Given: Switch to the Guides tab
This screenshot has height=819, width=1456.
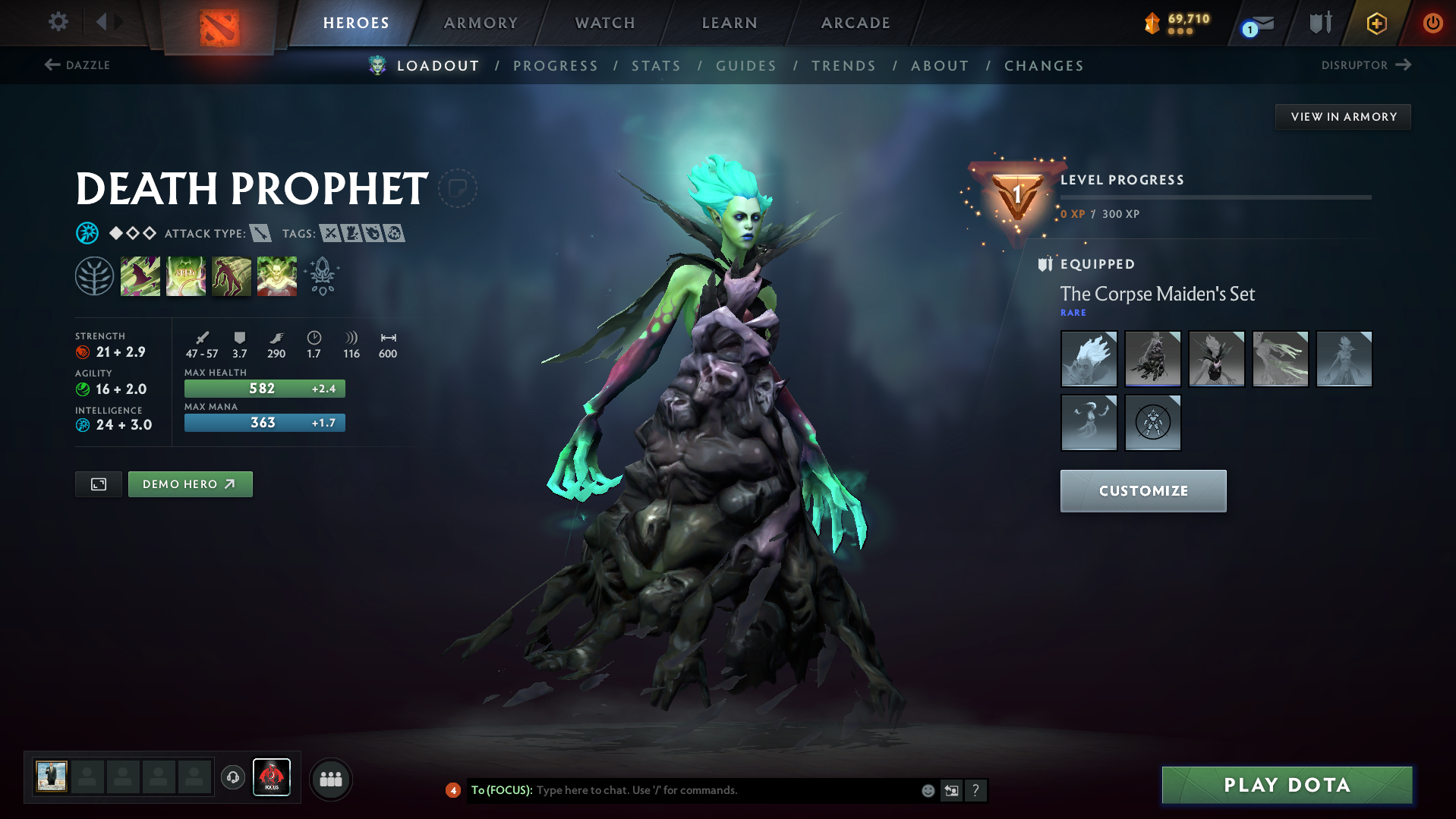Looking at the screenshot, I should point(745,66).
